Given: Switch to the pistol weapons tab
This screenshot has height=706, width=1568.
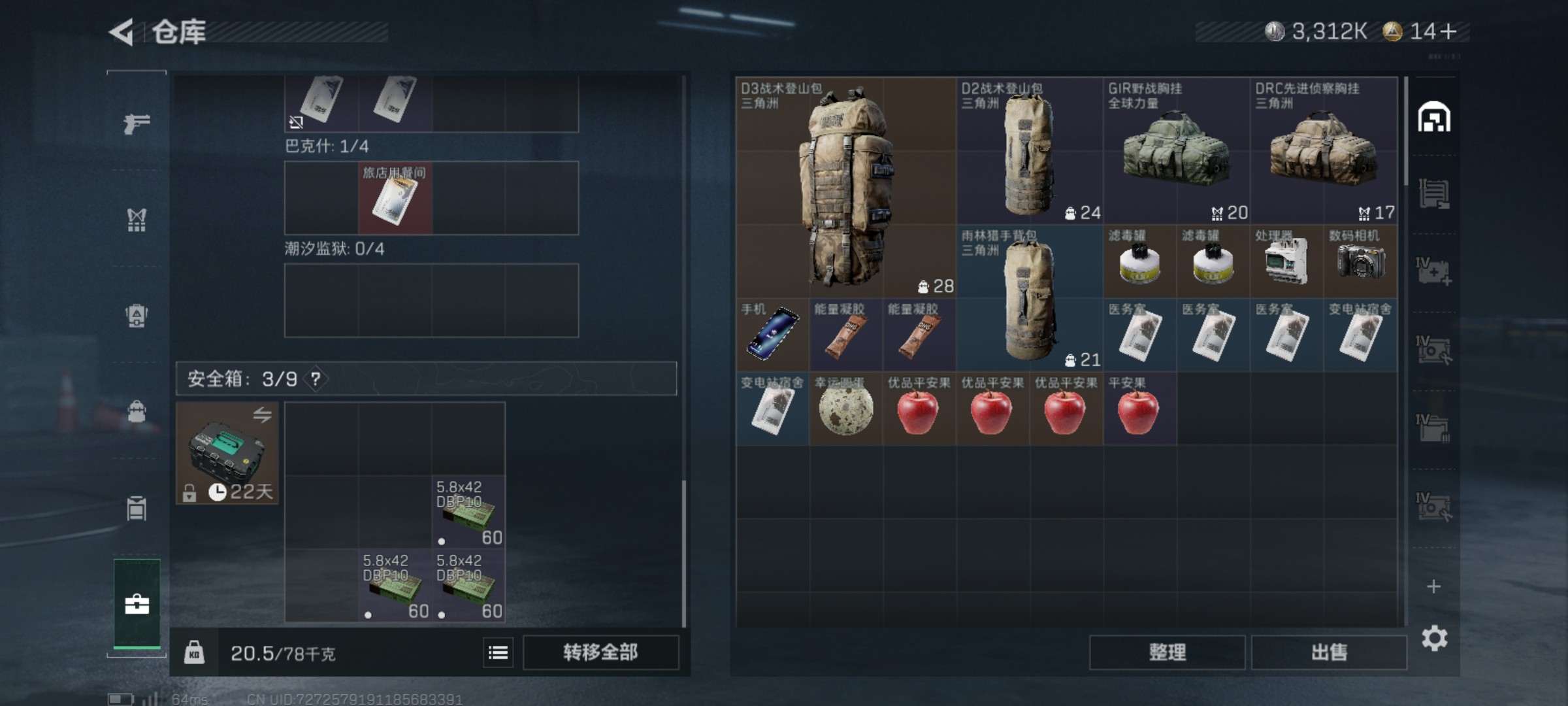Looking at the screenshot, I should (137, 123).
